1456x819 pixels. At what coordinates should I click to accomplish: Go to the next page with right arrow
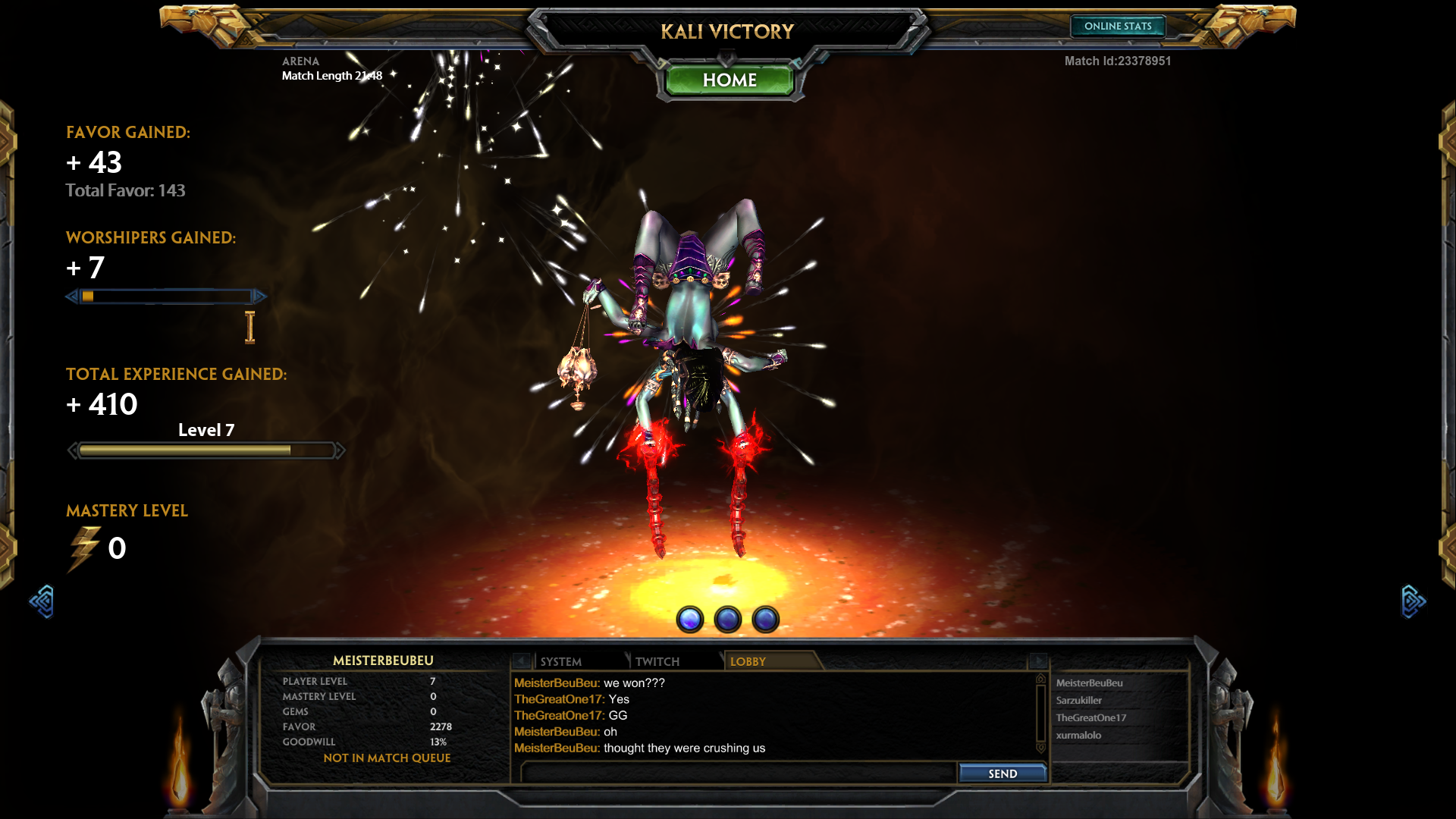click(x=1413, y=601)
